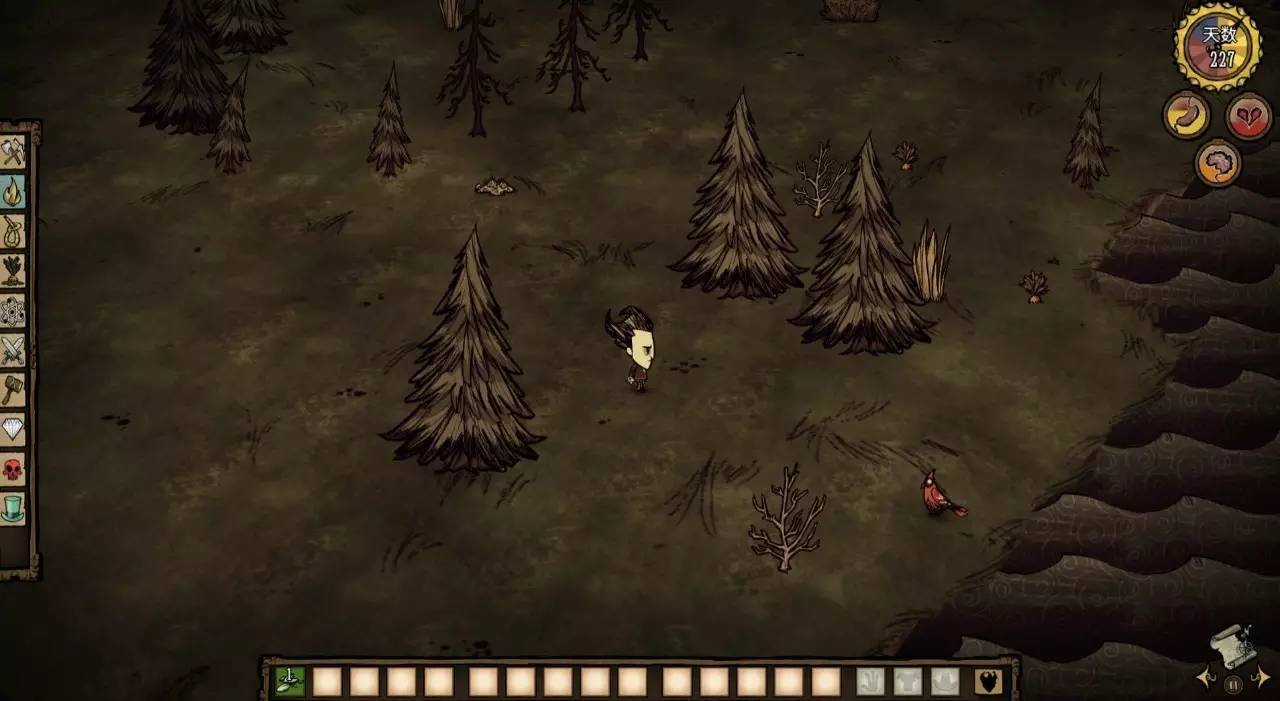Open the Science tab with atom icon
Viewport: 1280px width, 701px height.
(x=13, y=310)
